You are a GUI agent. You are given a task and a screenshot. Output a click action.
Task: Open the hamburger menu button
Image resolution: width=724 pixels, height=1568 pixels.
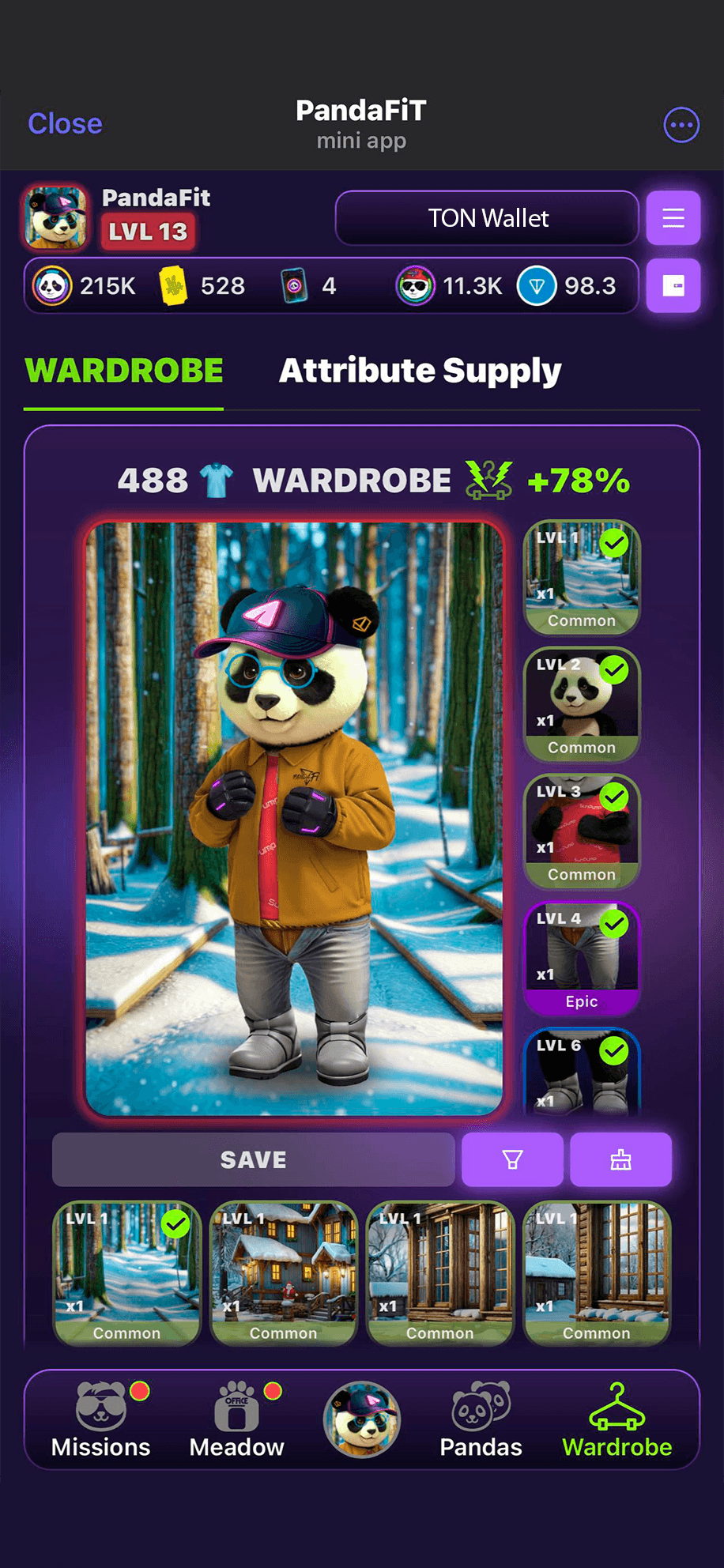(673, 218)
